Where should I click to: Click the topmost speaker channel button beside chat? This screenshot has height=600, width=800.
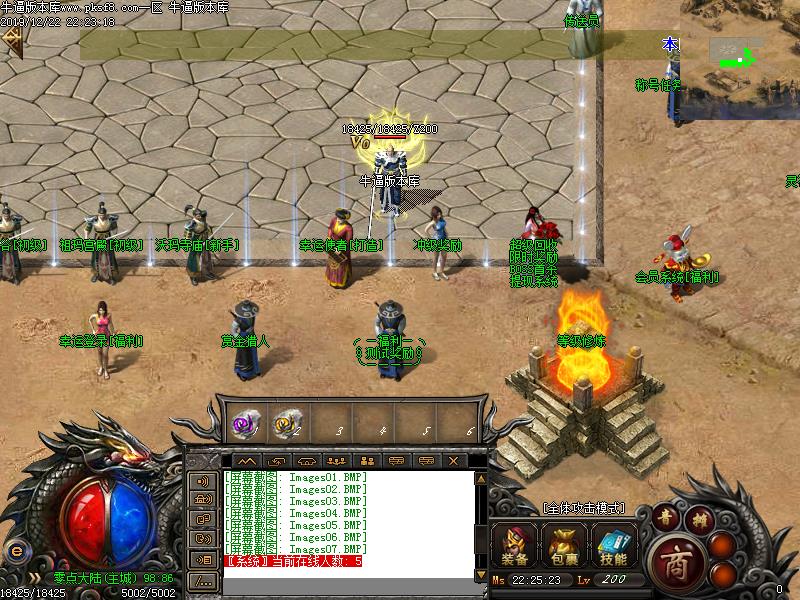click(x=203, y=480)
